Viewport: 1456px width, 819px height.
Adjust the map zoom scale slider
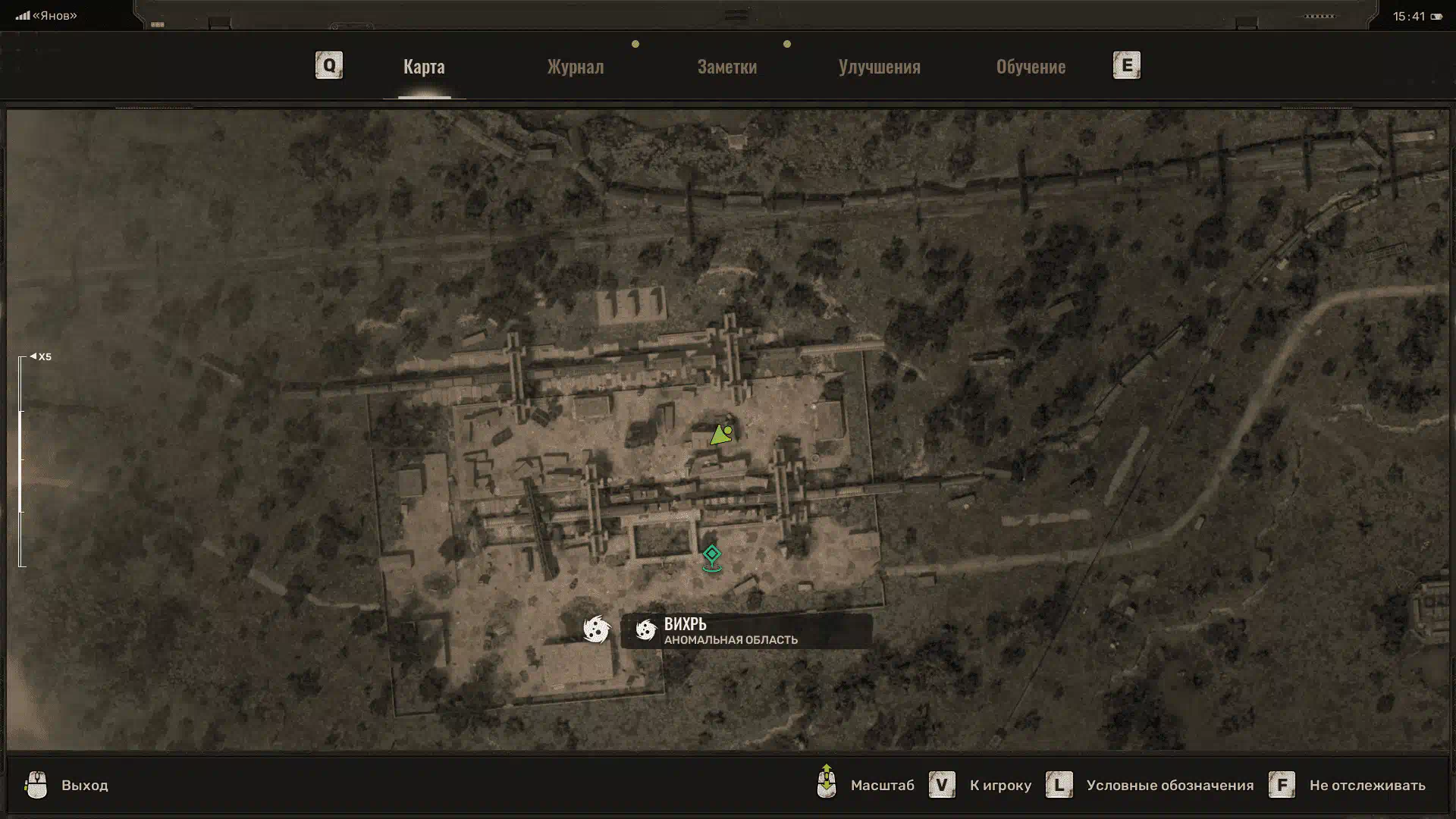[21, 461]
